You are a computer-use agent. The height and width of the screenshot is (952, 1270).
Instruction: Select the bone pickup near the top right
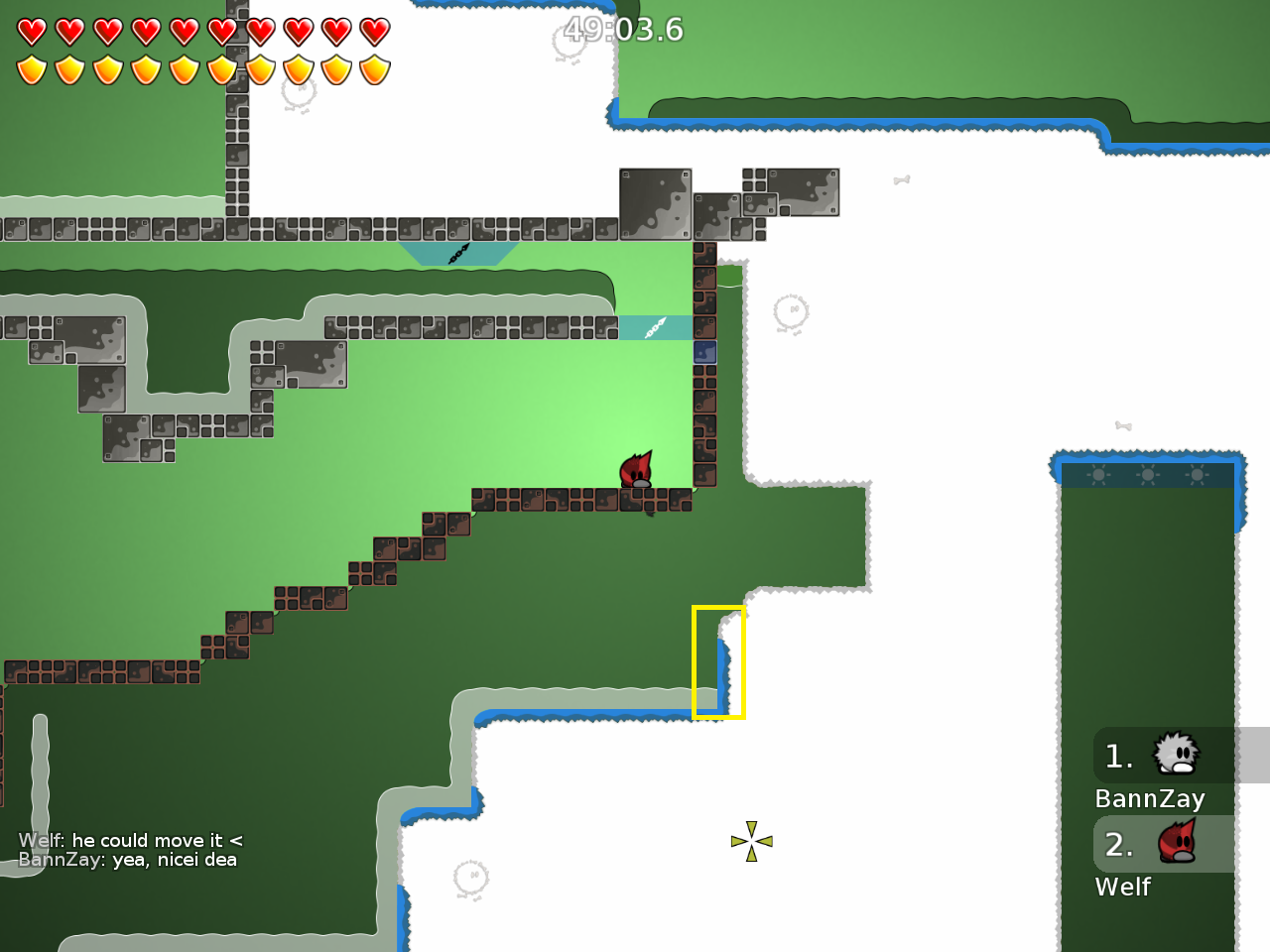902,179
